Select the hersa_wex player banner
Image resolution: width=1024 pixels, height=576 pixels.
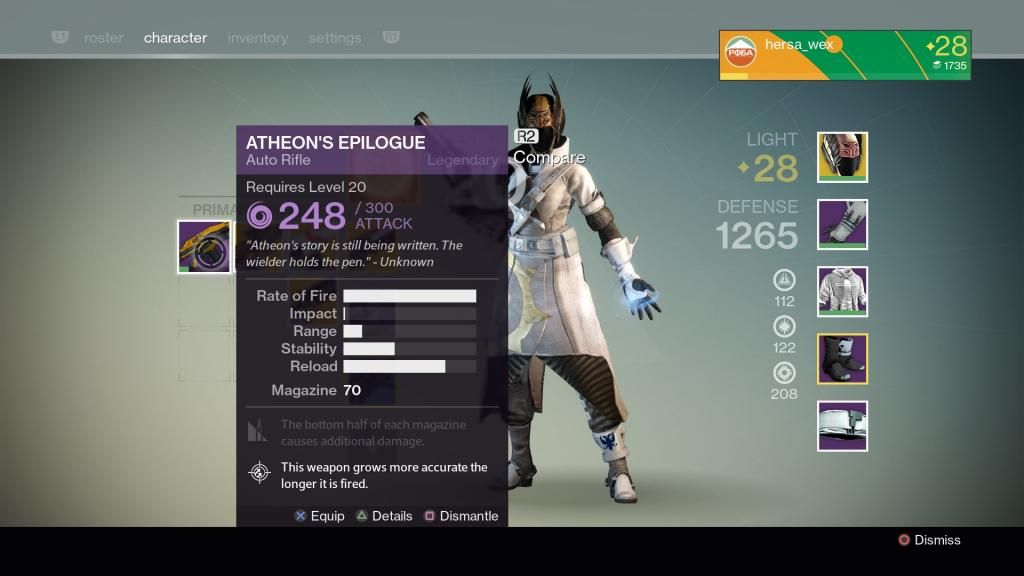pos(844,55)
